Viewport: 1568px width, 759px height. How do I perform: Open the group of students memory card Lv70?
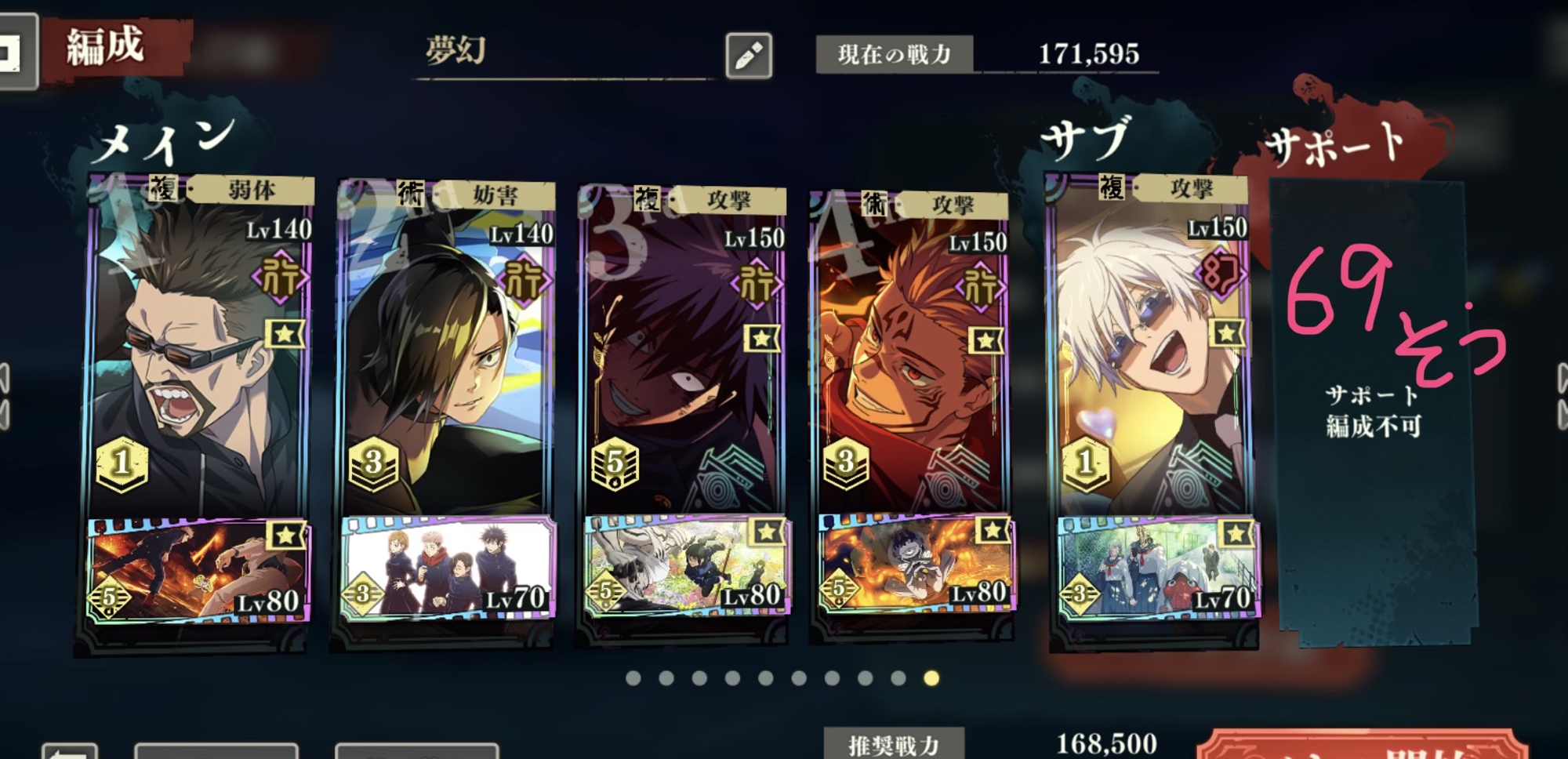pyautogui.click(x=448, y=568)
